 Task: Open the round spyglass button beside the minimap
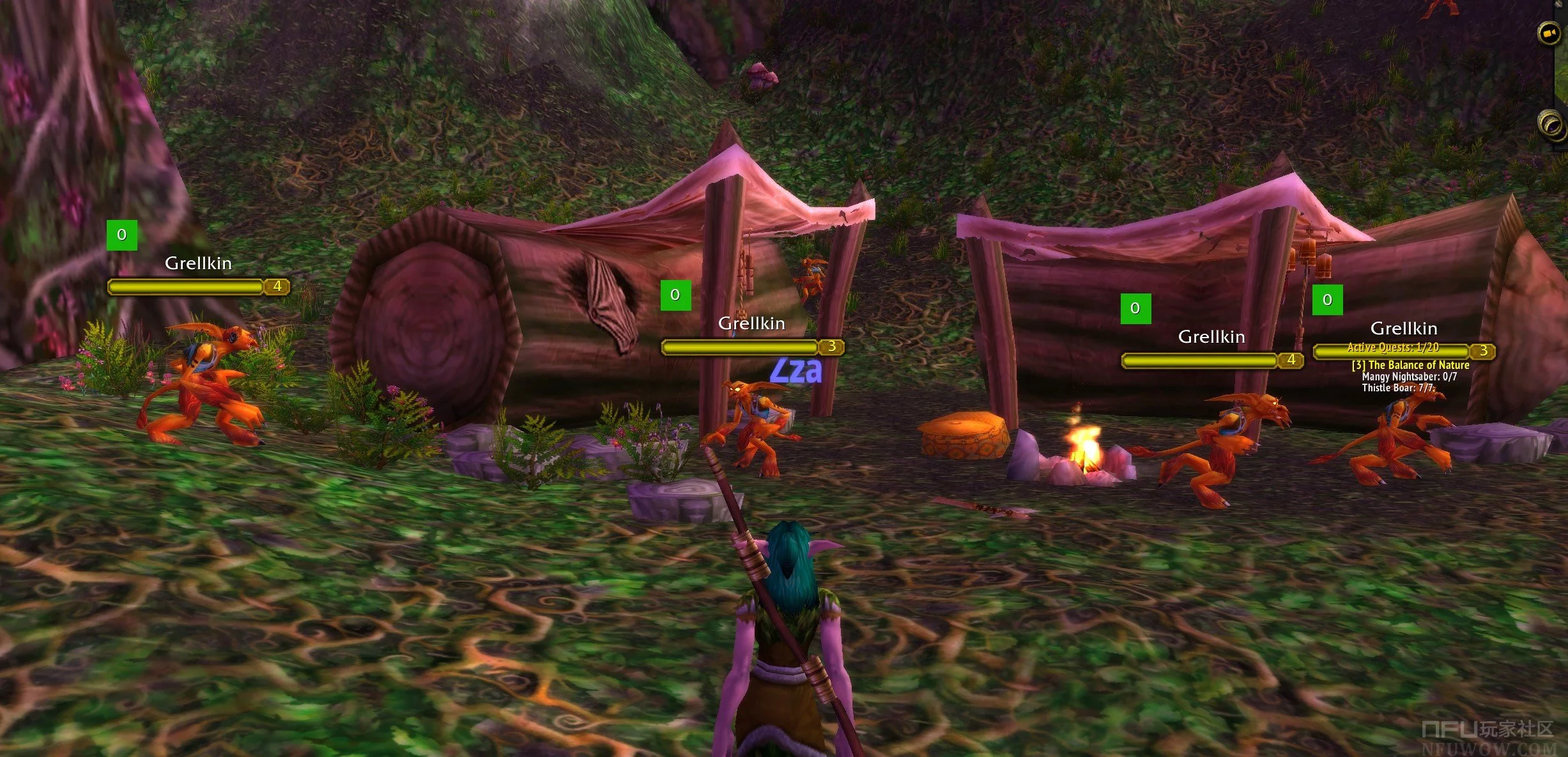pyautogui.click(x=1550, y=122)
